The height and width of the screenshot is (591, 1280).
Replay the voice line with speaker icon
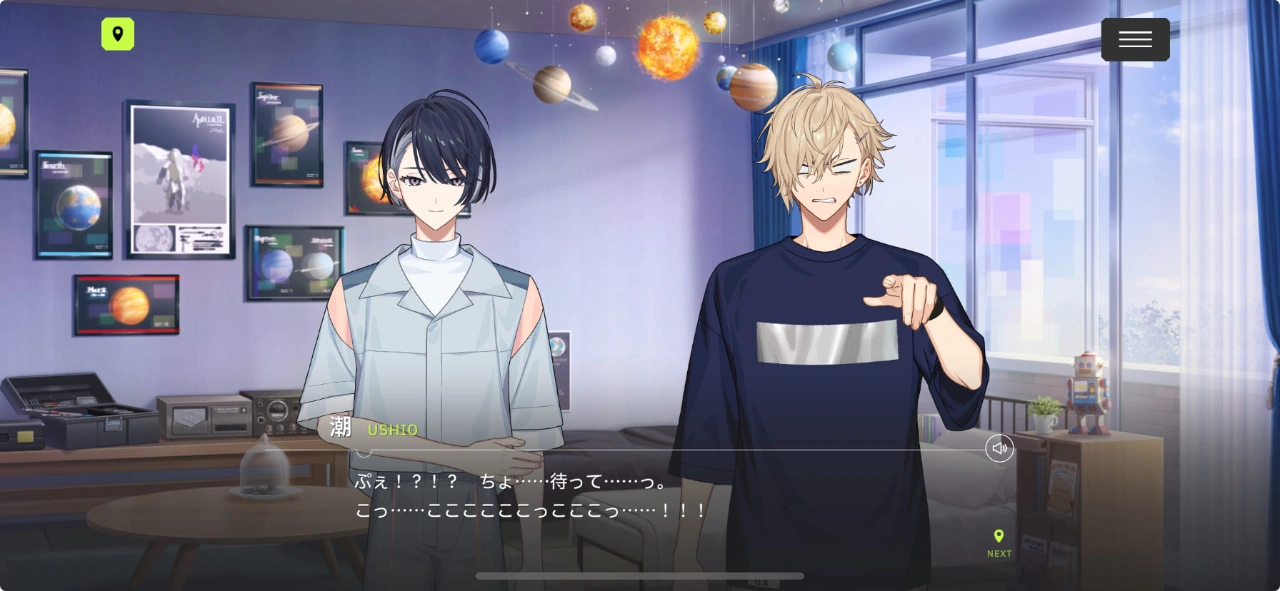pos(999,448)
